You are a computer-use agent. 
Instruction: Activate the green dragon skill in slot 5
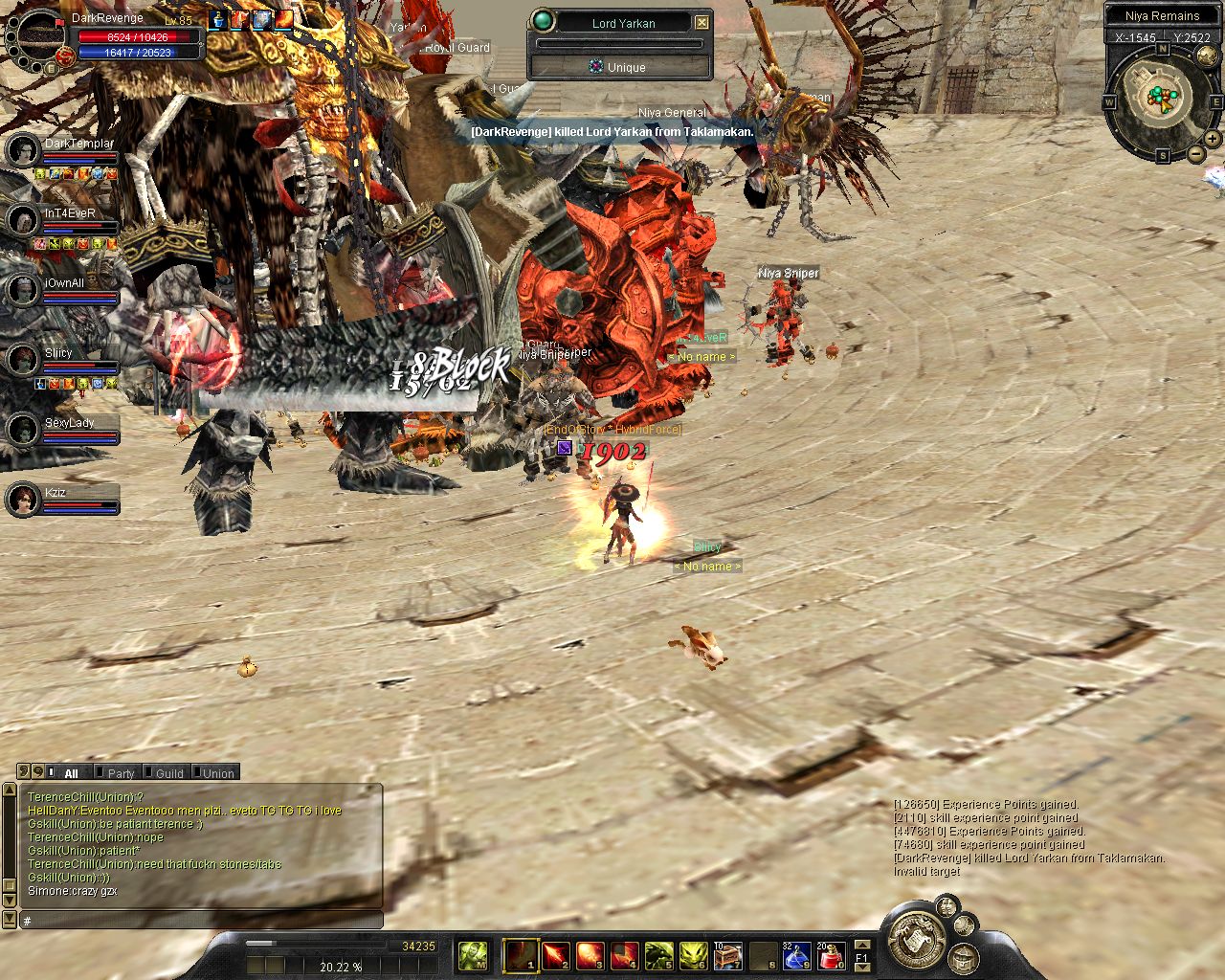point(658,955)
